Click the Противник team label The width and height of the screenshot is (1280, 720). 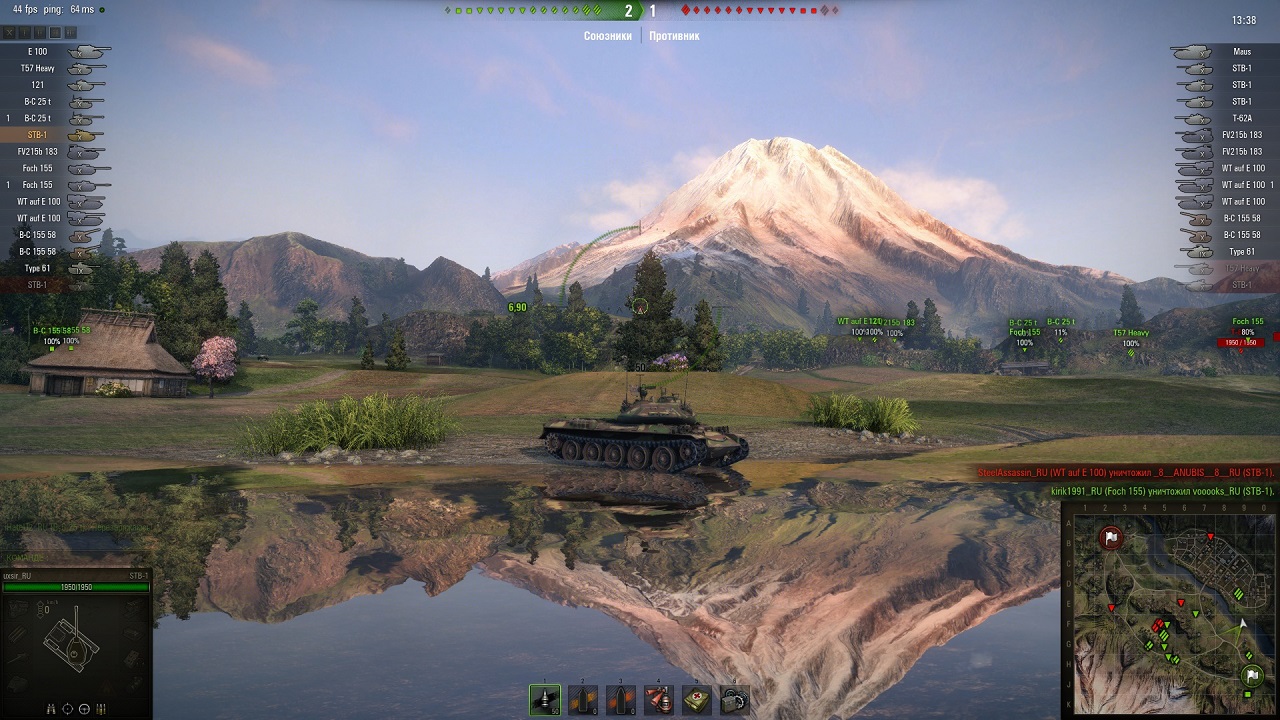coord(674,36)
